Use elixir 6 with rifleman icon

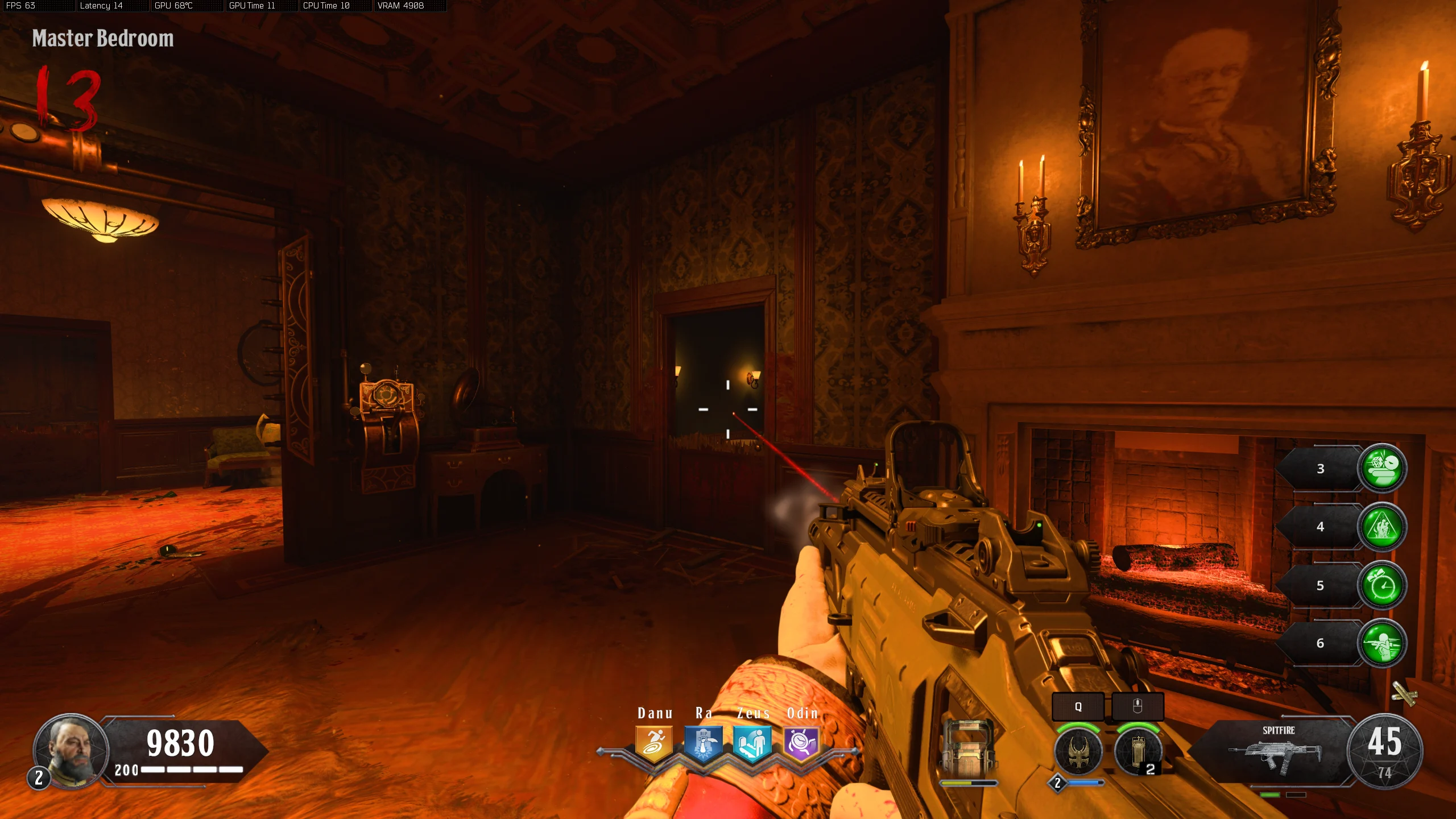[x=1382, y=643]
